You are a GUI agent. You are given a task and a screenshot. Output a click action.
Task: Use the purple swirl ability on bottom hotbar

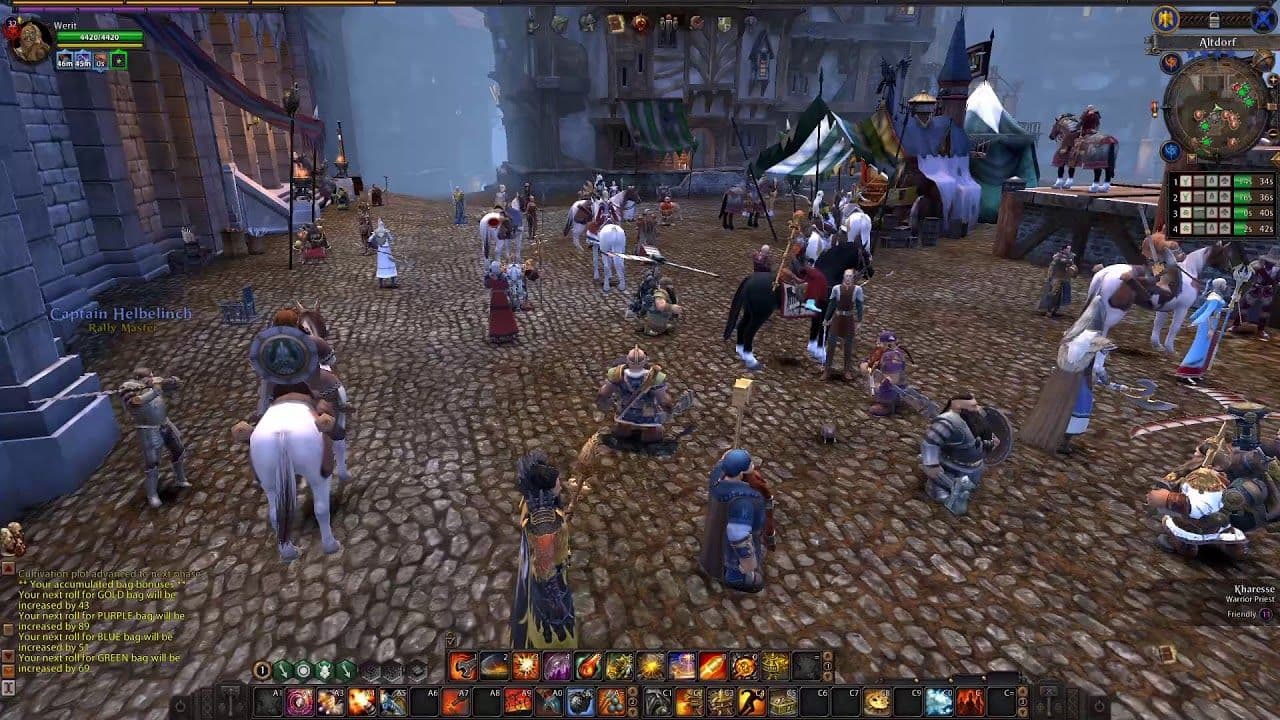pos(299,702)
